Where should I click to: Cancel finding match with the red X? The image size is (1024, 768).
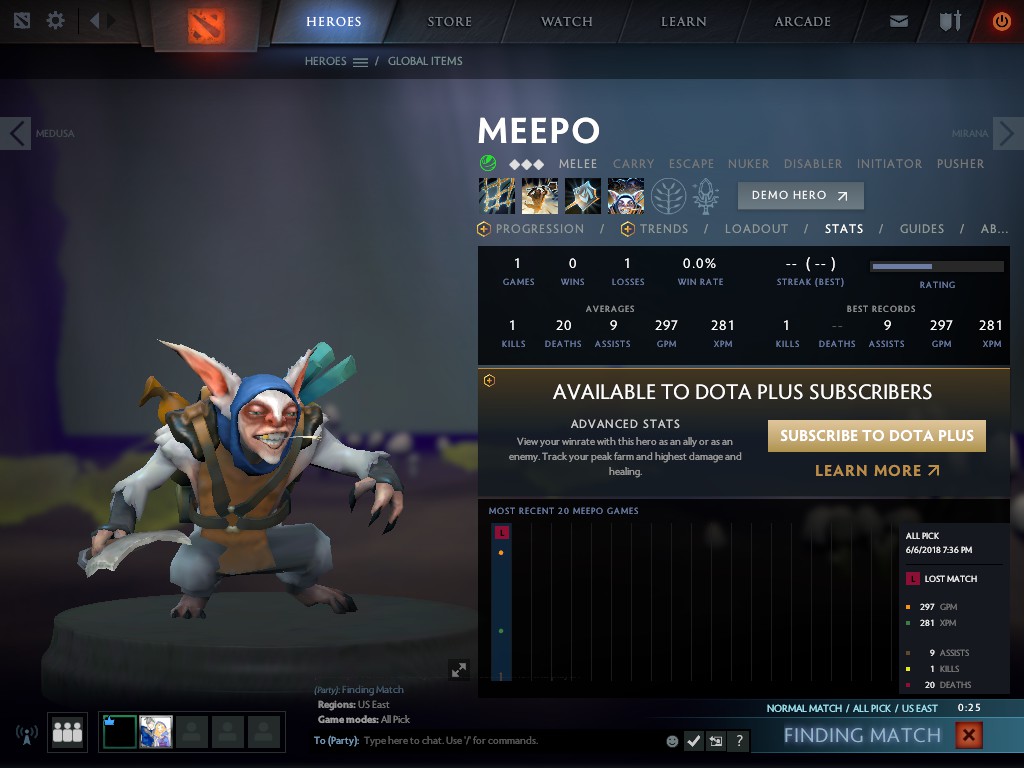point(968,736)
